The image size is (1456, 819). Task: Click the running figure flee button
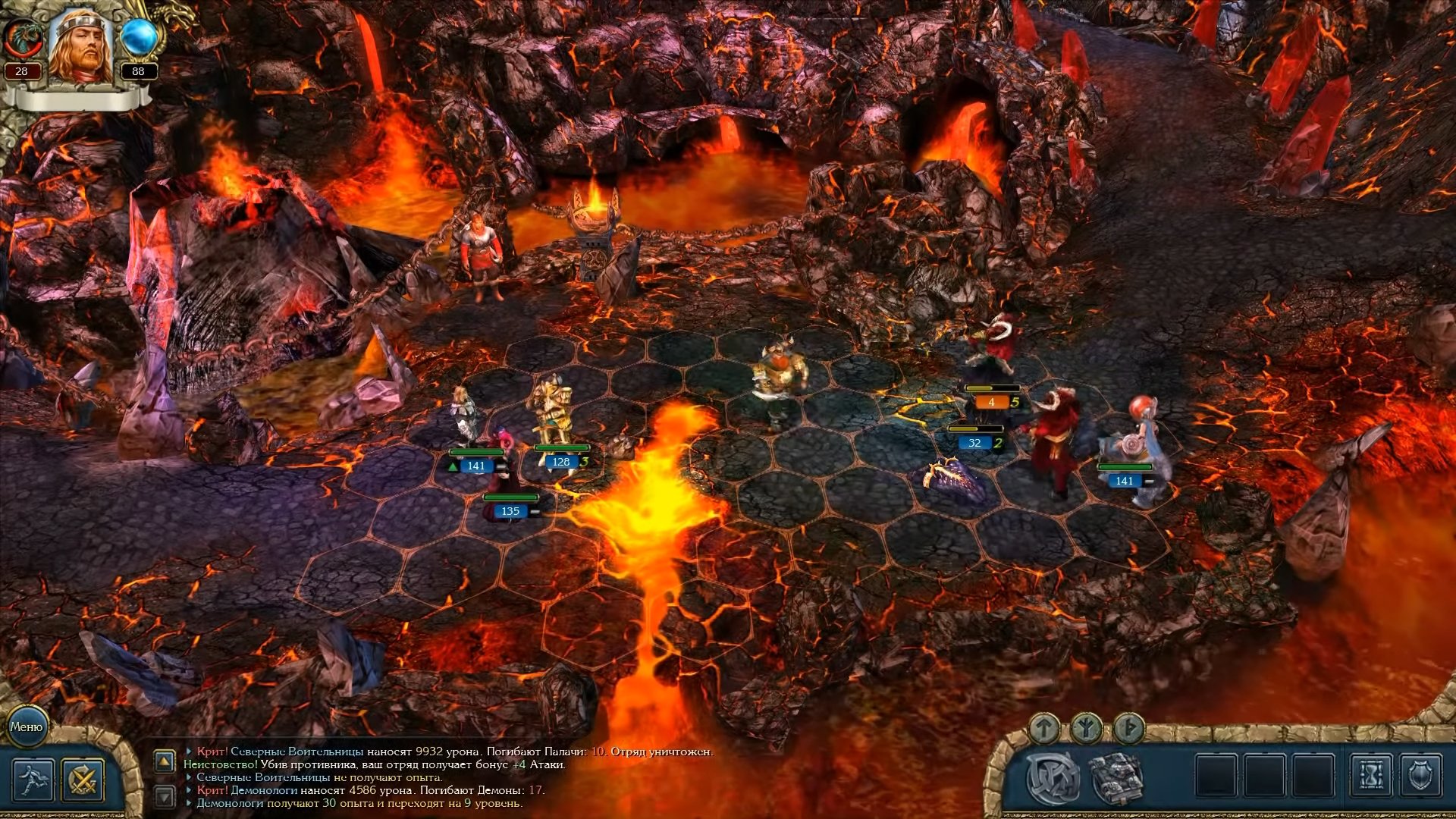(x=33, y=780)
